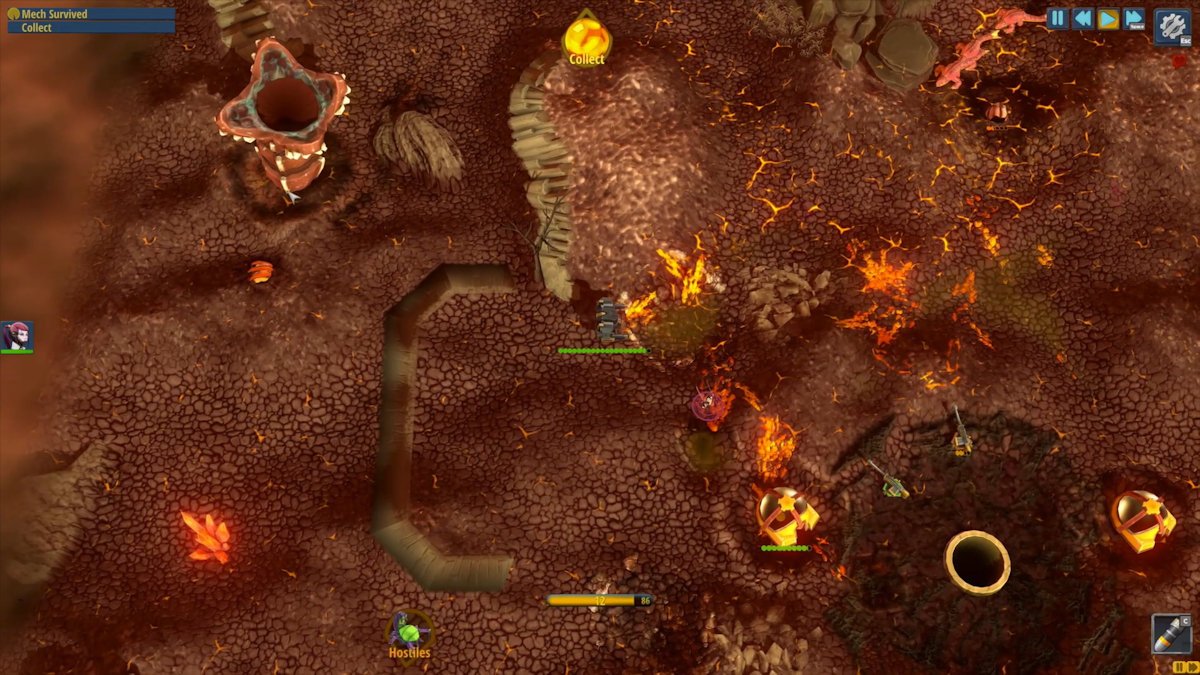Pause the game with the pause button
1200x675 pixels.
coord(1058,19)
